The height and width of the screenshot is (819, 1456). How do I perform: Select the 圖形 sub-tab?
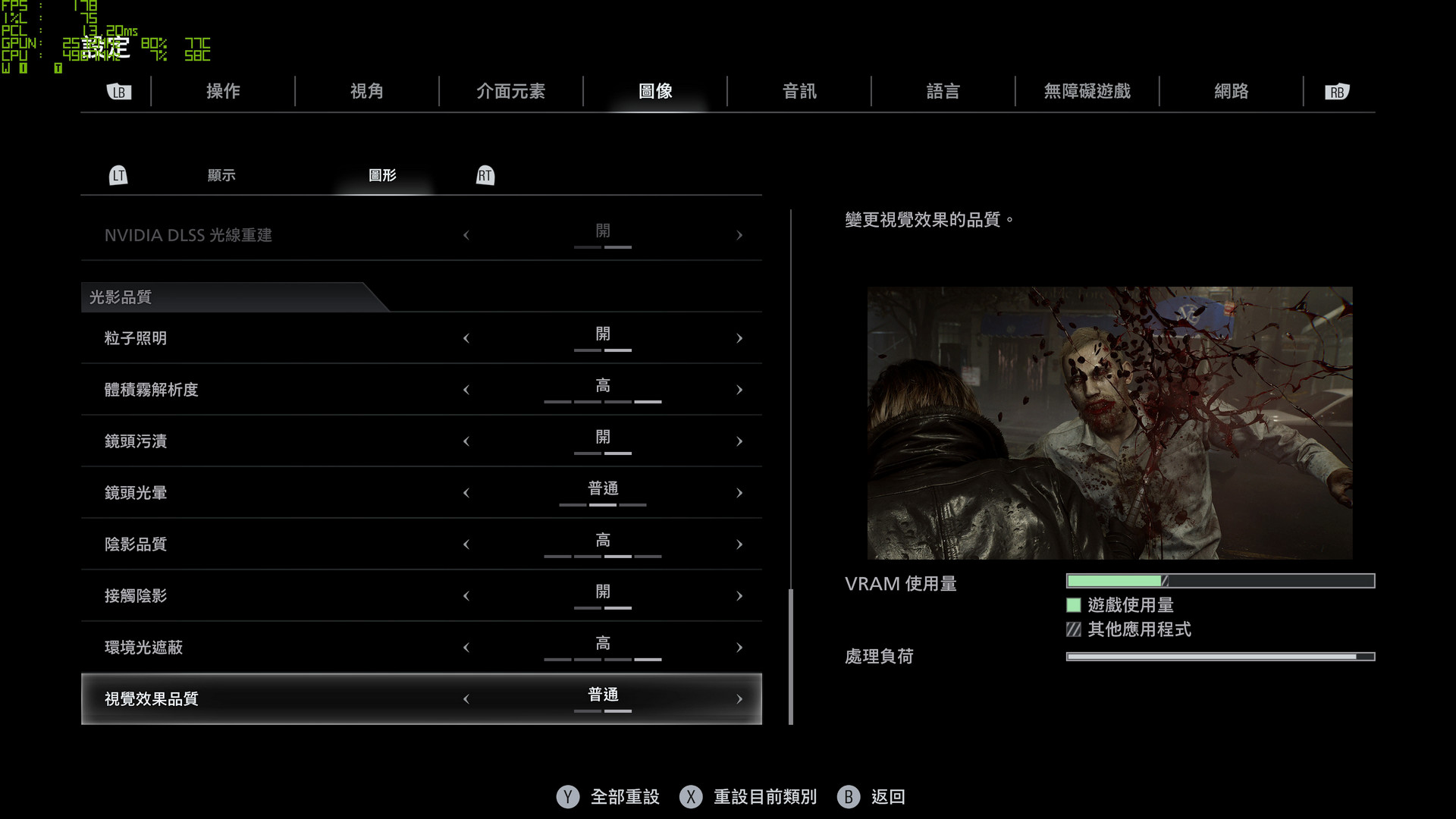[382, 175]
